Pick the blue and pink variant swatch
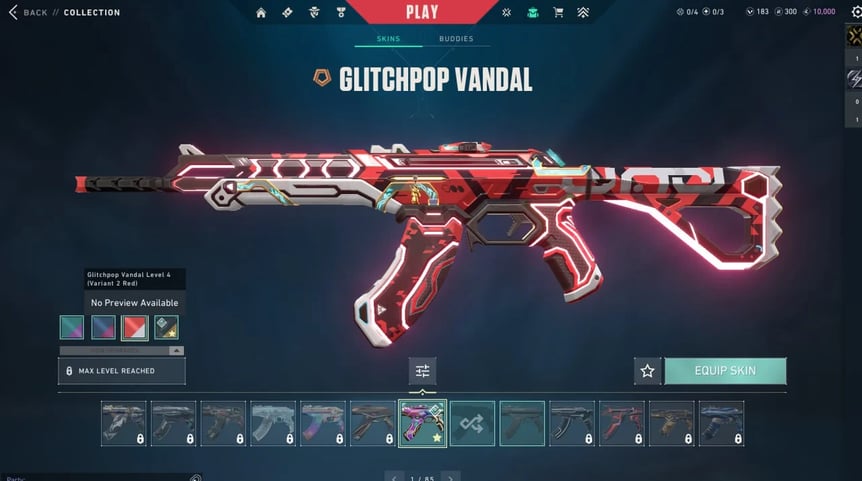This screenshot has width=862, height=481. click(x=103, y=327)
